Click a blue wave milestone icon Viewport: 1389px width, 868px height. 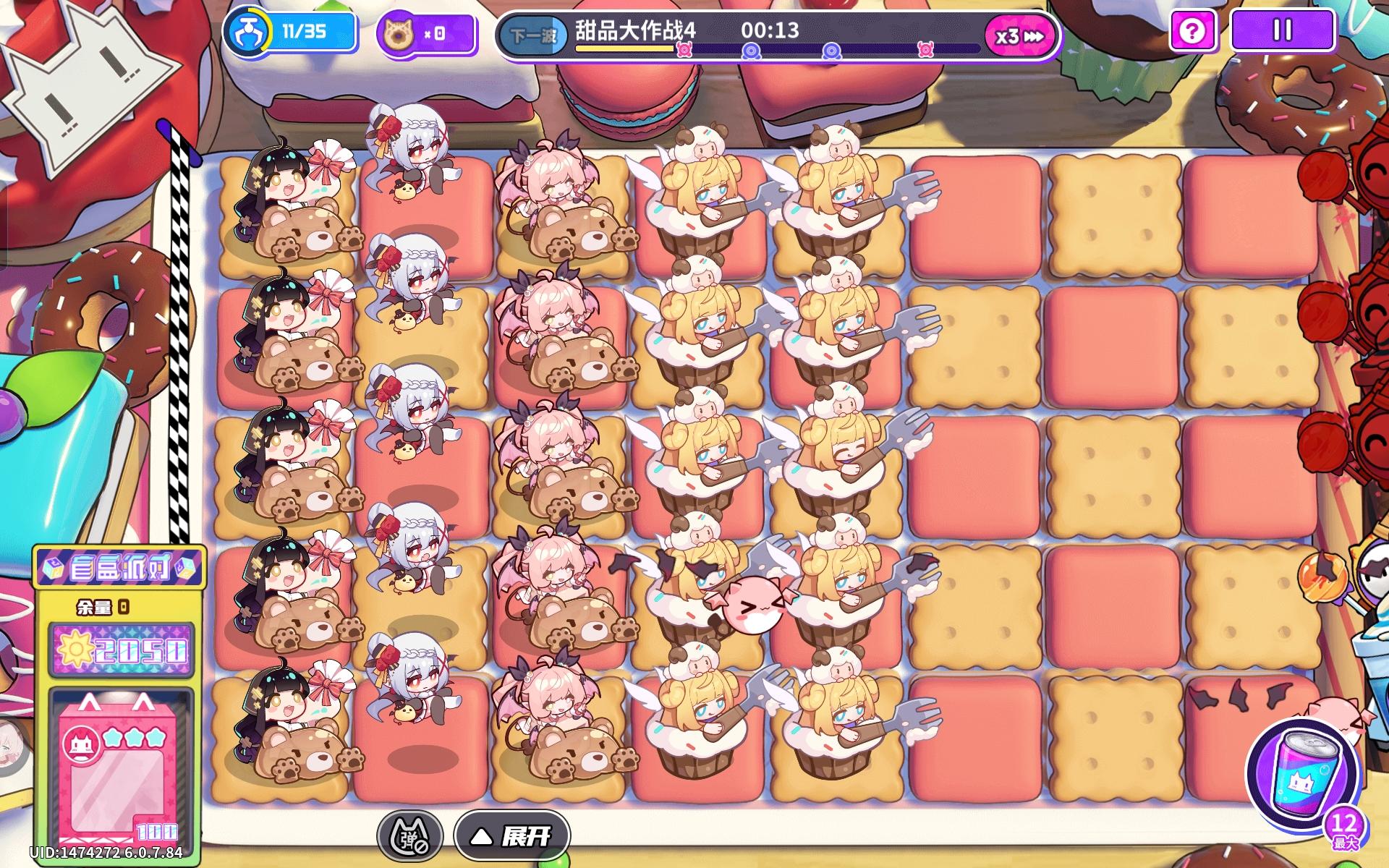(x=752, y=51)
